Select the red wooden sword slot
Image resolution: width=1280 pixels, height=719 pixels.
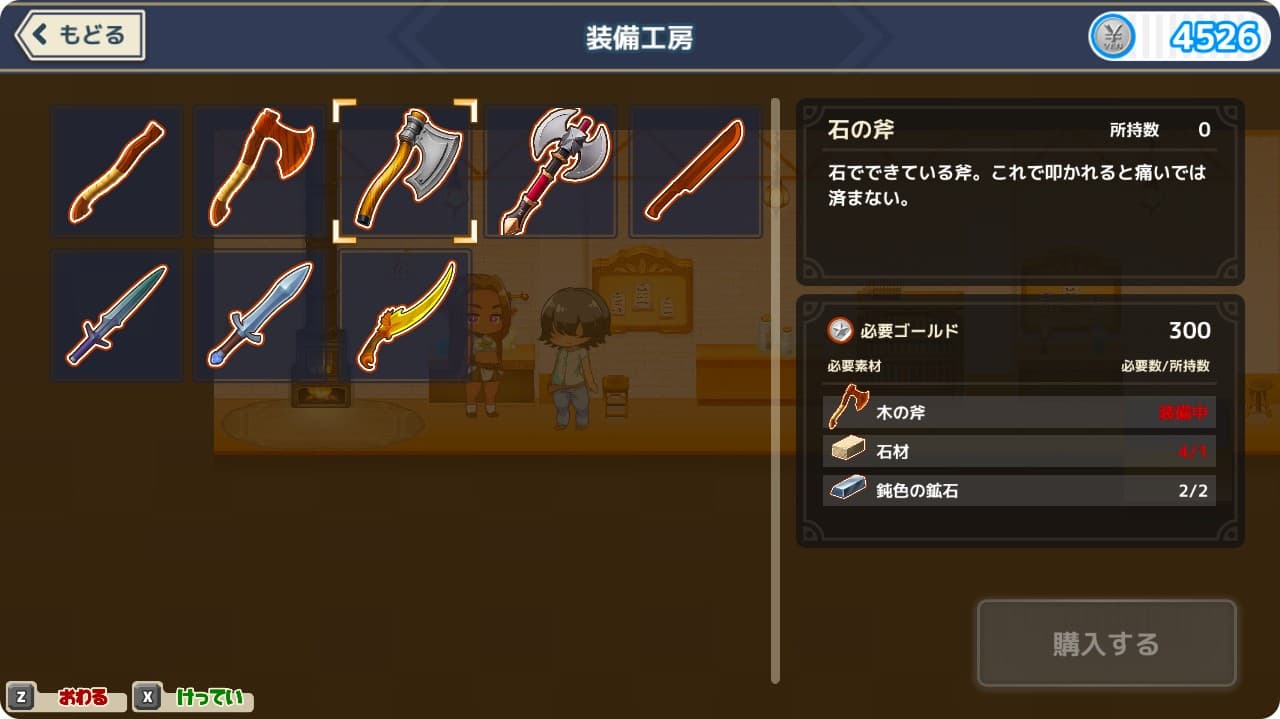[695, 171]
